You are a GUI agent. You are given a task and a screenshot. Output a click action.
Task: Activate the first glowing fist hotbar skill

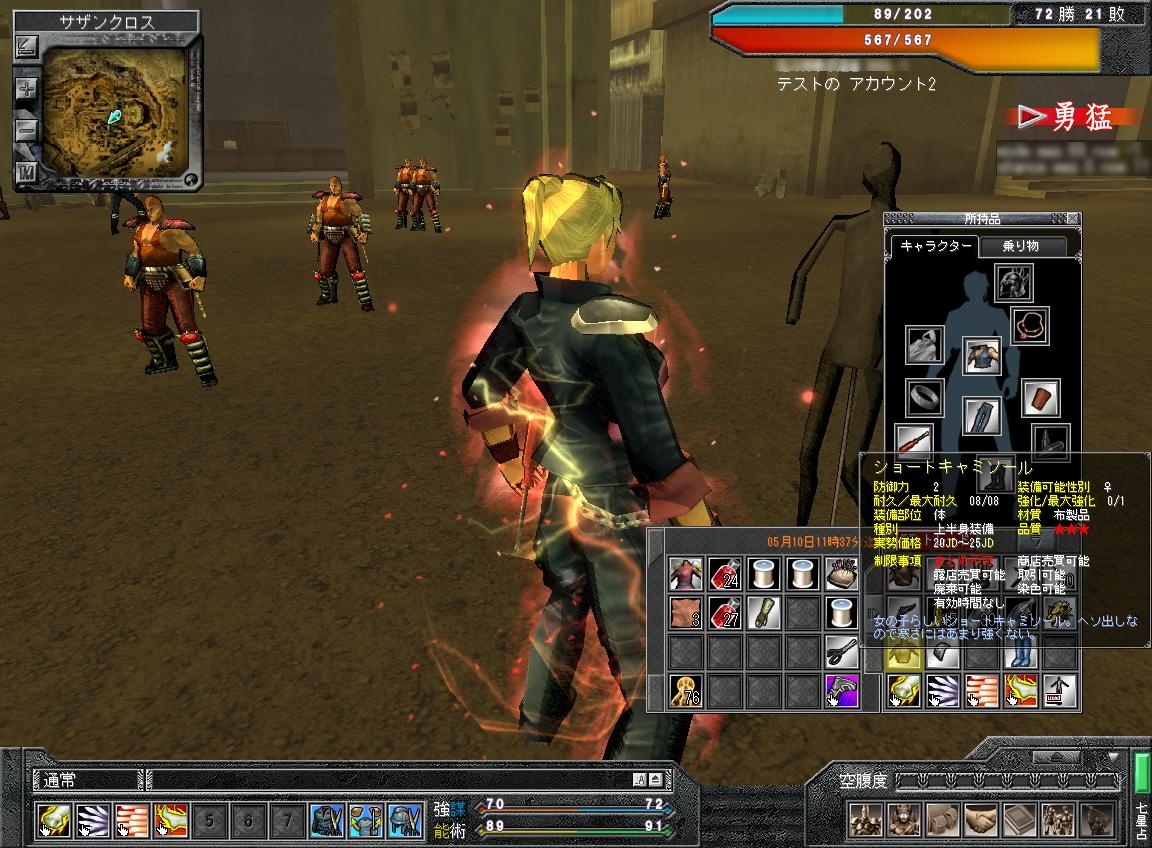pyautogui.click(x=52, y=820)
